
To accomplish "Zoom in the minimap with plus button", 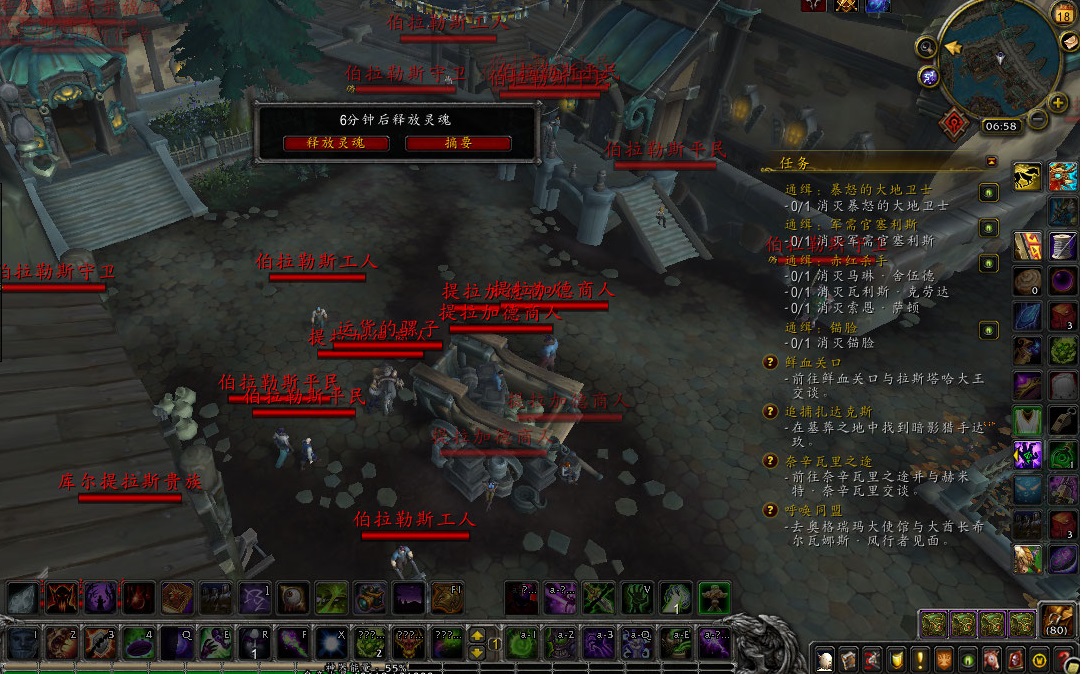I will click(x=1058, y=103).
